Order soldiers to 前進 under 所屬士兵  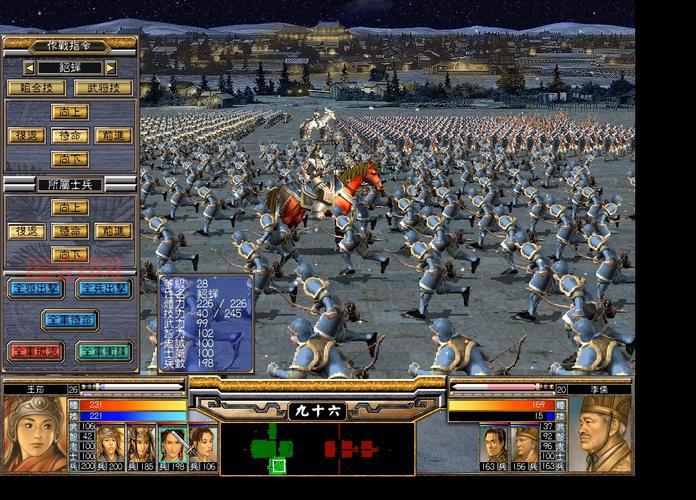click(113, 231)
